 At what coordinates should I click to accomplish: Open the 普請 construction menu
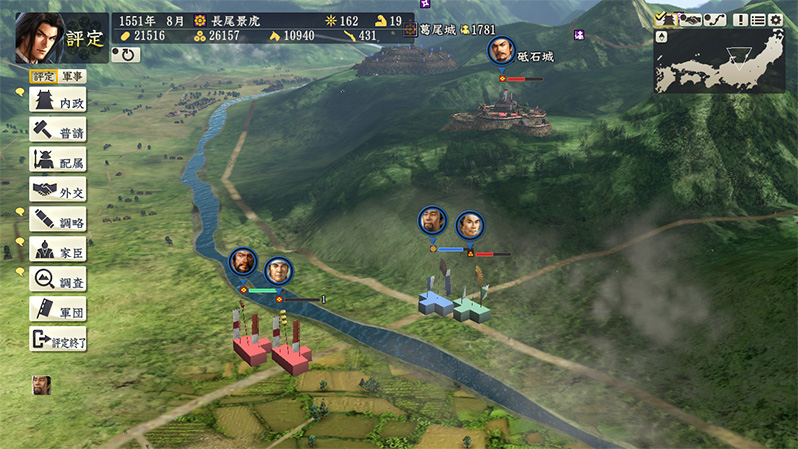click(58, 131)
